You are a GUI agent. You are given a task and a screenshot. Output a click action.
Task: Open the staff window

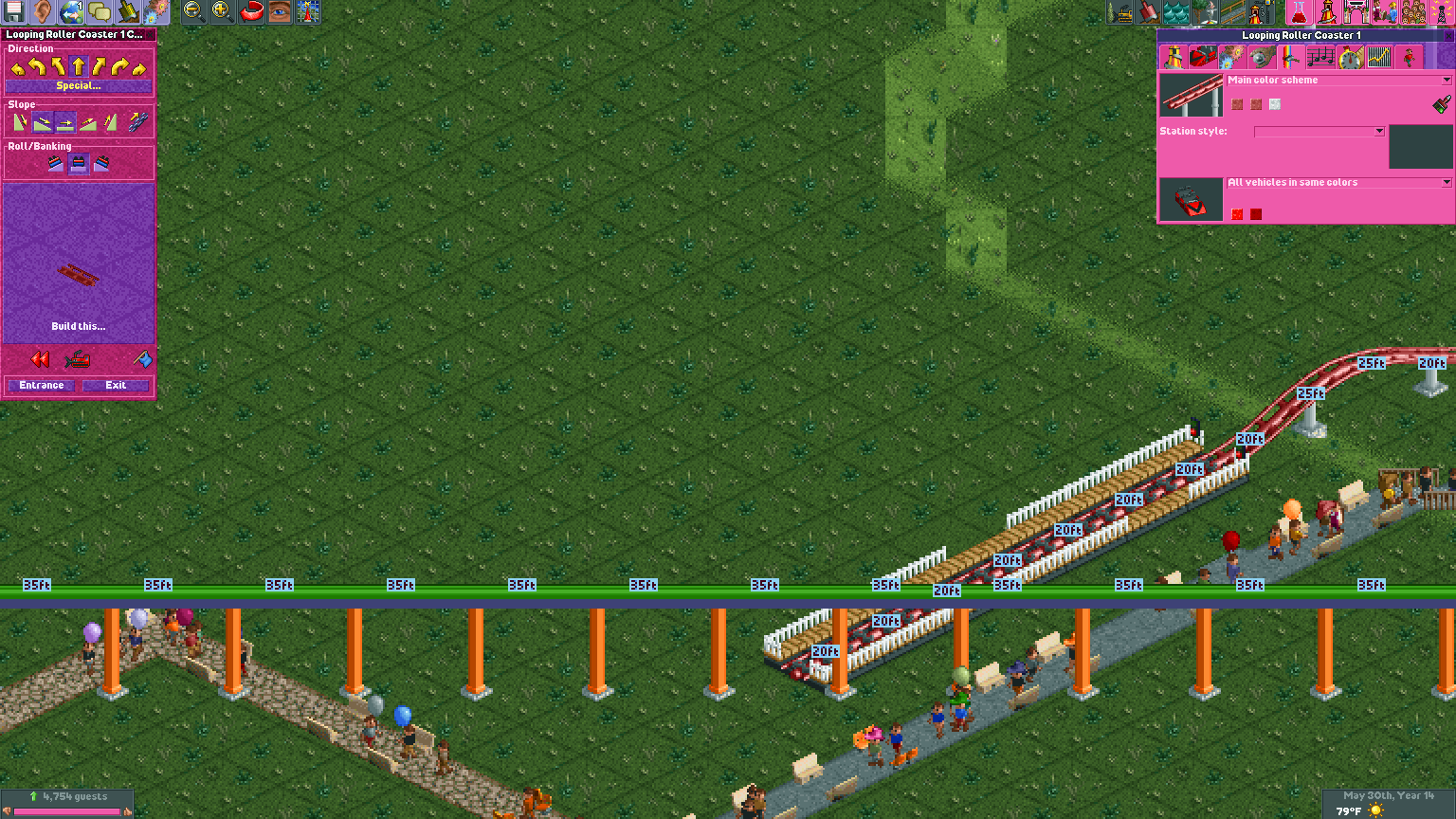(x=1384, y=12)
